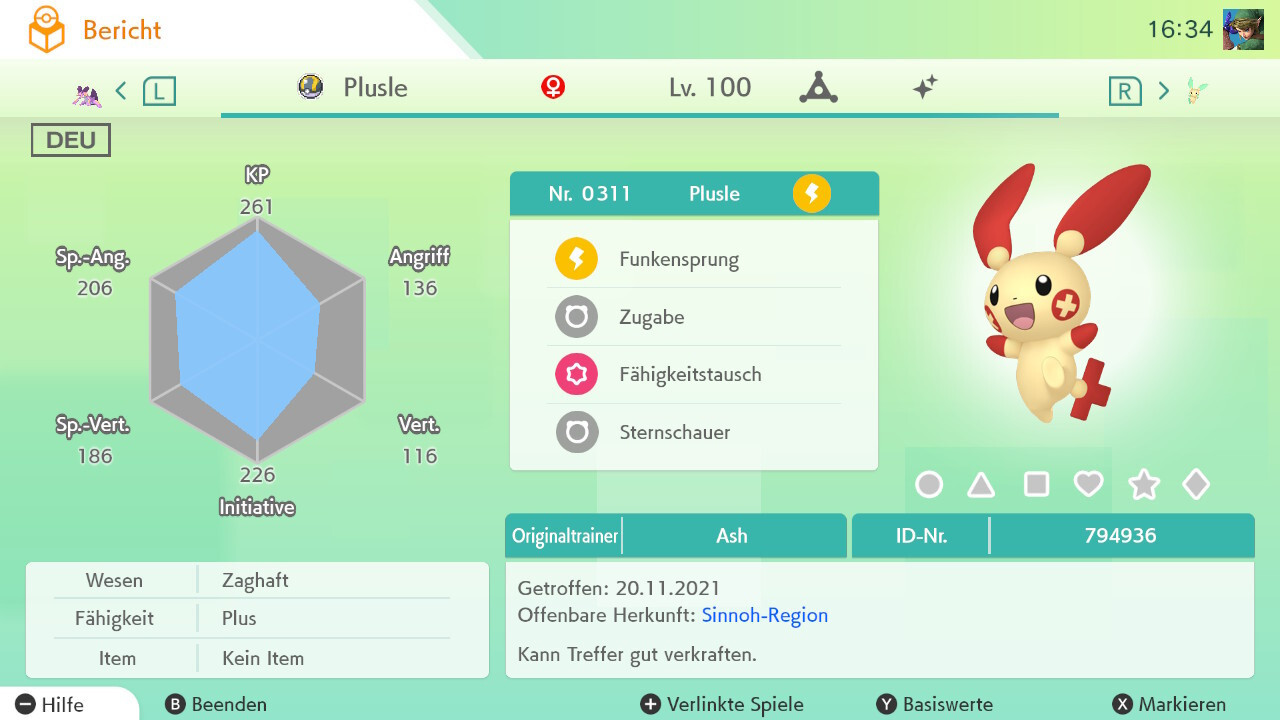Toggle the heart marking for Plusle
Viewport: 1280px width, 720px height.
click(x=1089, y=484)
